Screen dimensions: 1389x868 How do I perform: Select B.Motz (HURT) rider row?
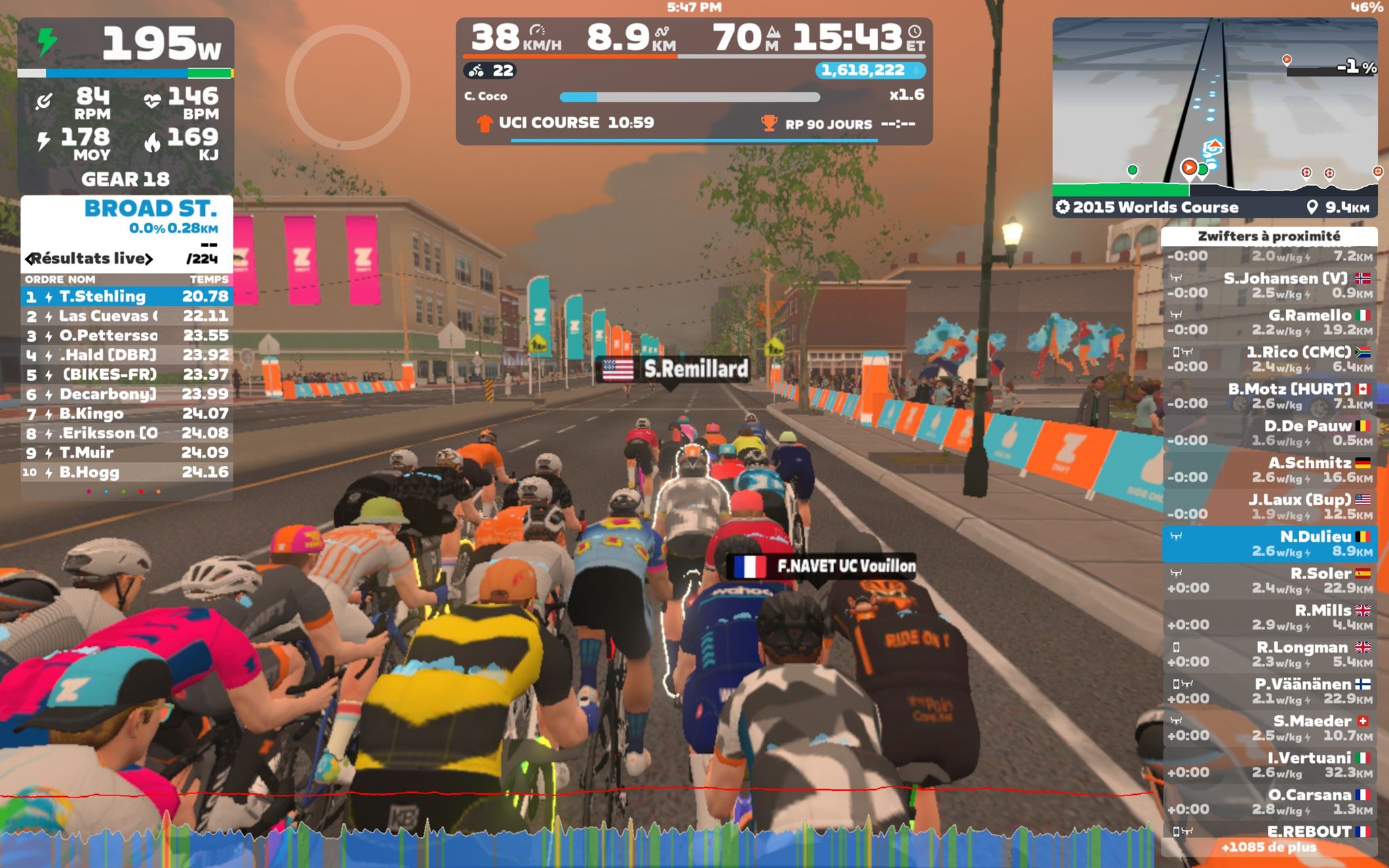pyautogui.click(x=1269, y=396)
